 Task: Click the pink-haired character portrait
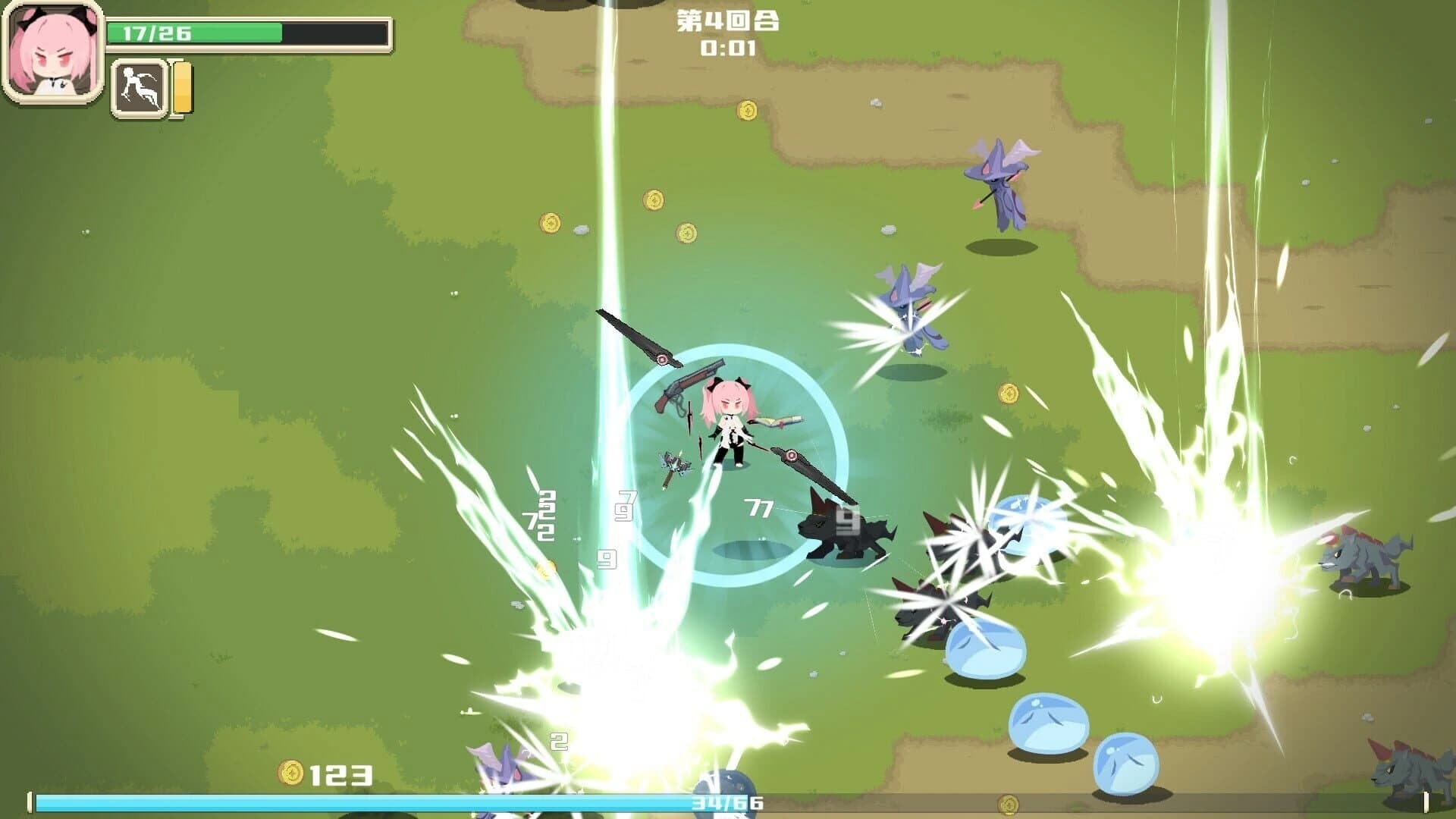tap(53, 53)
